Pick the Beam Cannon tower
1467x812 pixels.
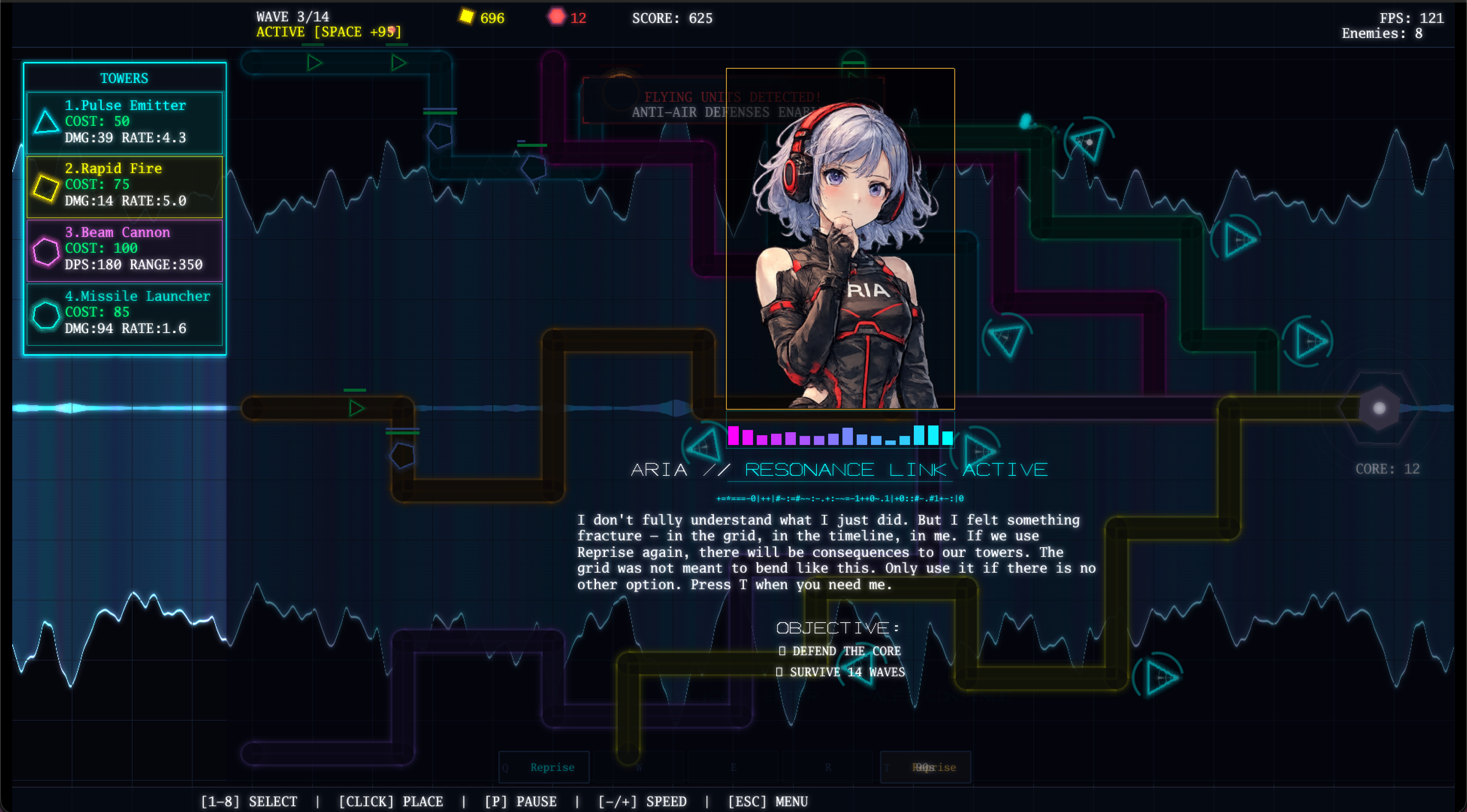point(124,249)
